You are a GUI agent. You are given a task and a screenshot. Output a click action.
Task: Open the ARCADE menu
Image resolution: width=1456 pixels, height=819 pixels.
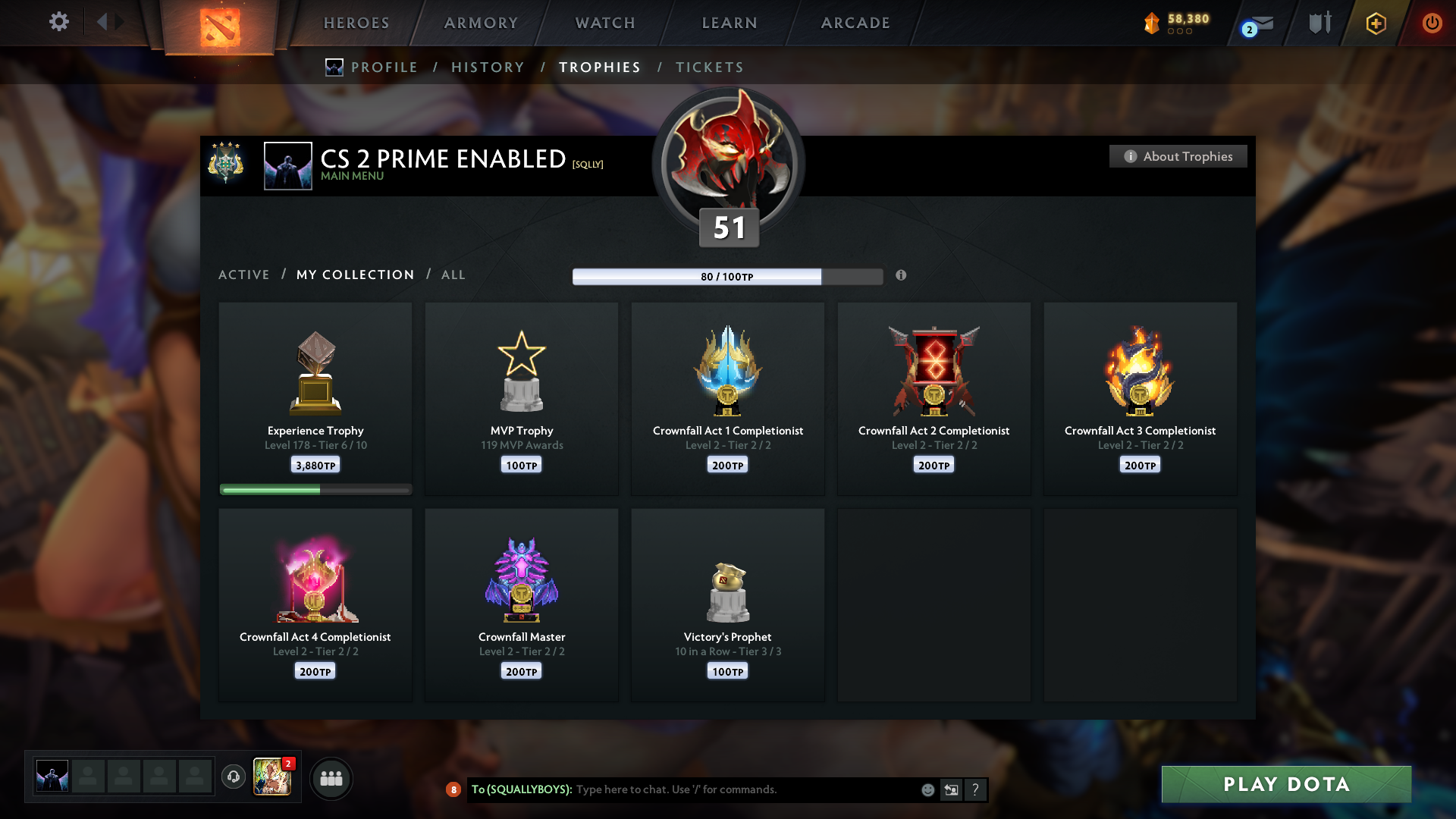855,23
